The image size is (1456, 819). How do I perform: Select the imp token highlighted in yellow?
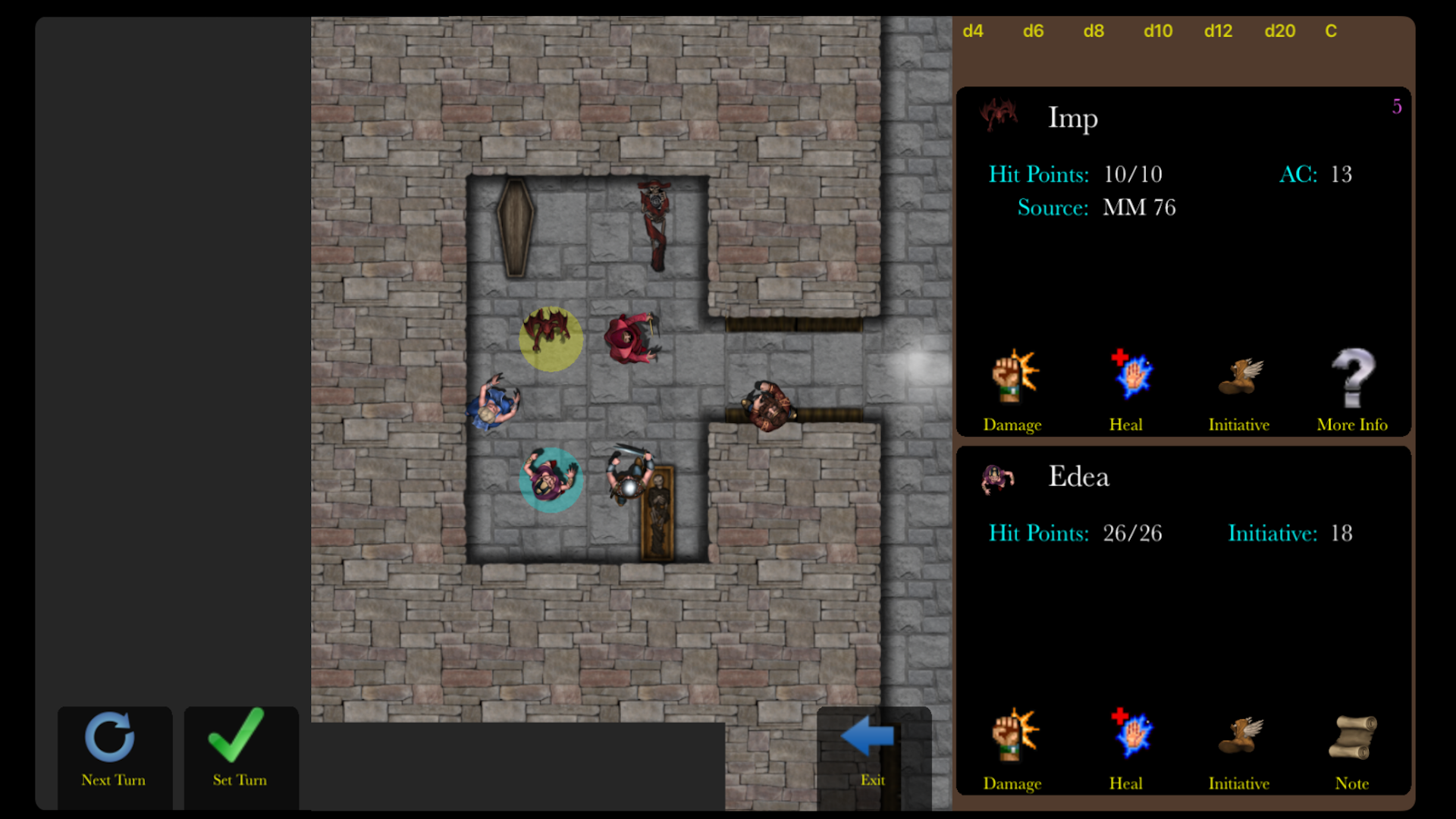coord(551,340)
